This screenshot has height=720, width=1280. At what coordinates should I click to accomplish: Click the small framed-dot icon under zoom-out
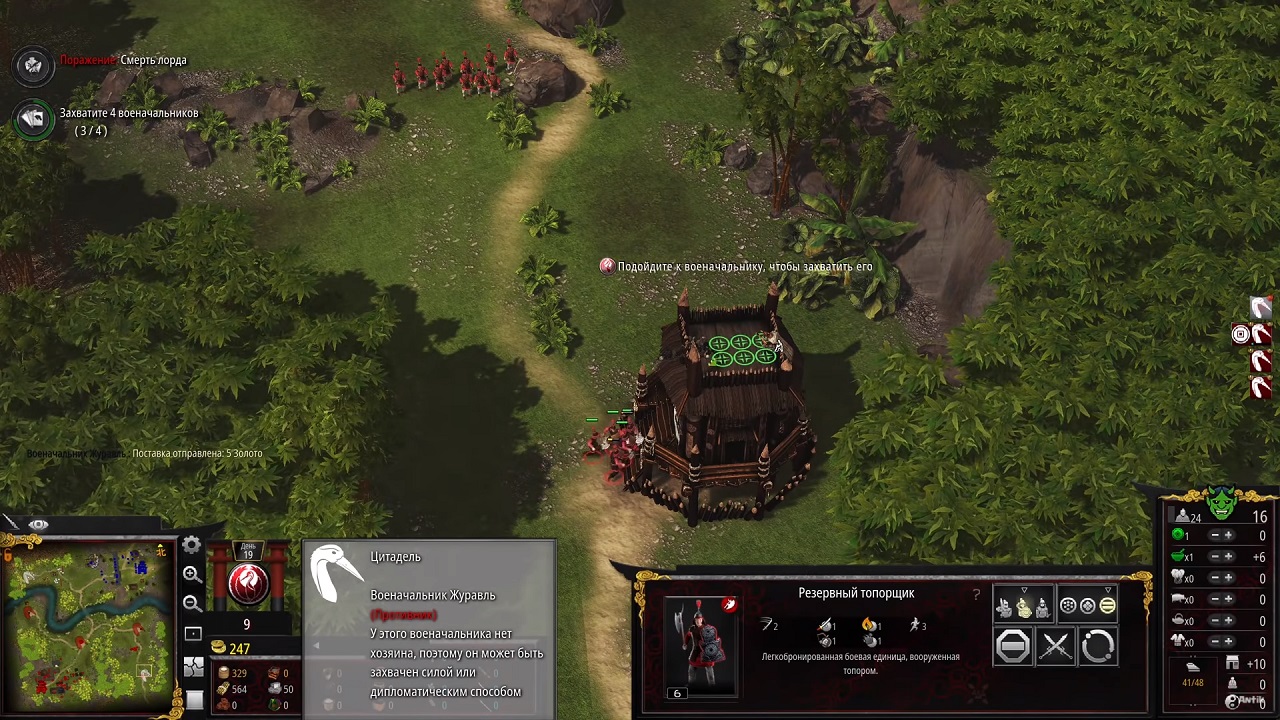[193, 634]
